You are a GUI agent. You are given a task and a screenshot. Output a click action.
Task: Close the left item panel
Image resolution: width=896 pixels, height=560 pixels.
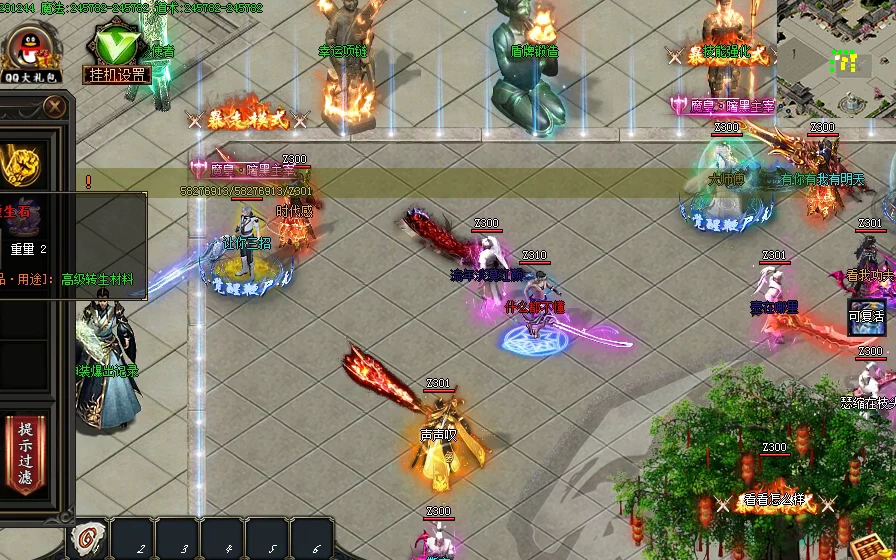pos(54,105)
